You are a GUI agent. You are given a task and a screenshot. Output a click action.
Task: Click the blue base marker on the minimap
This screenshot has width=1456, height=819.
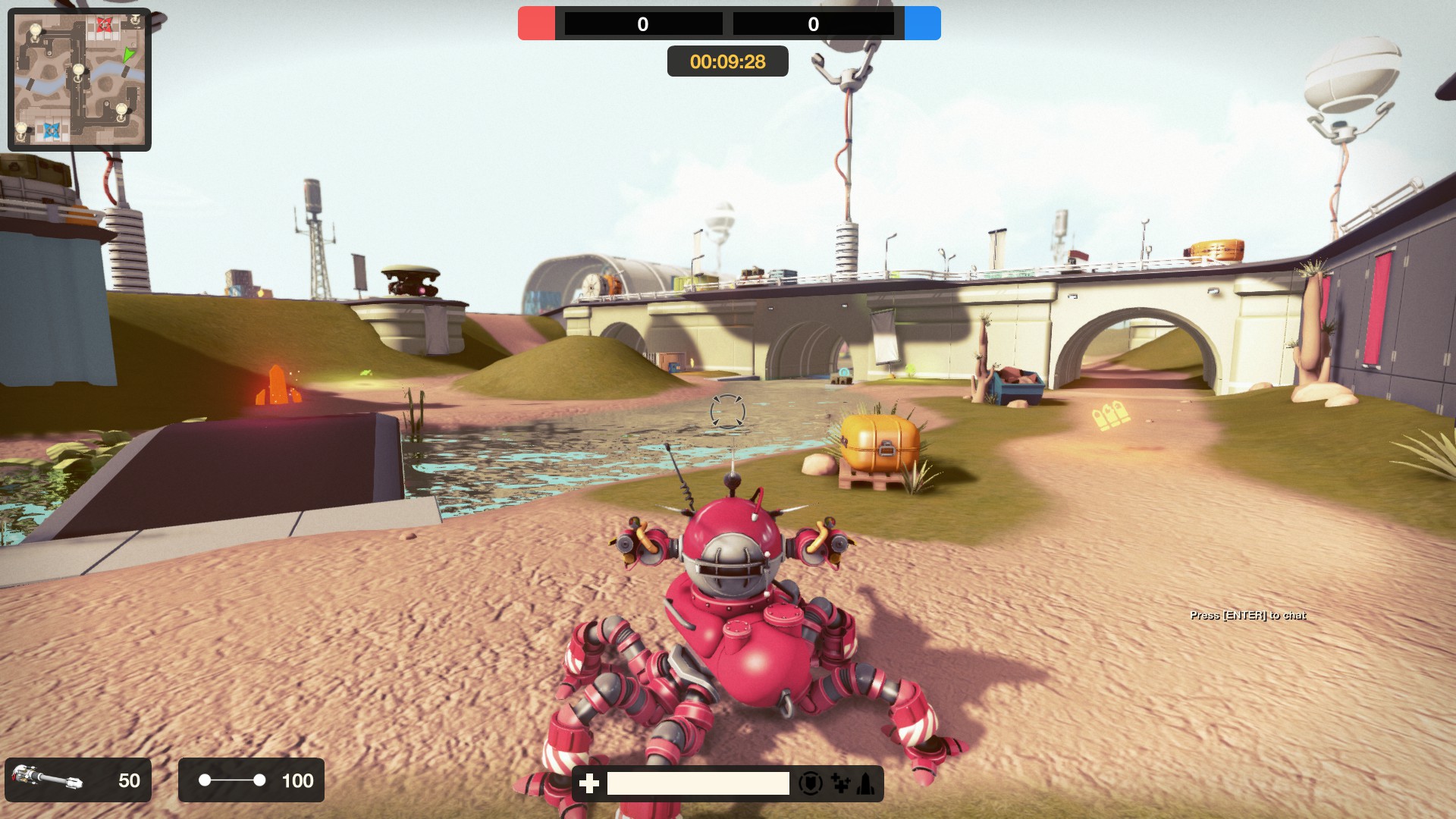click(52, 131)
